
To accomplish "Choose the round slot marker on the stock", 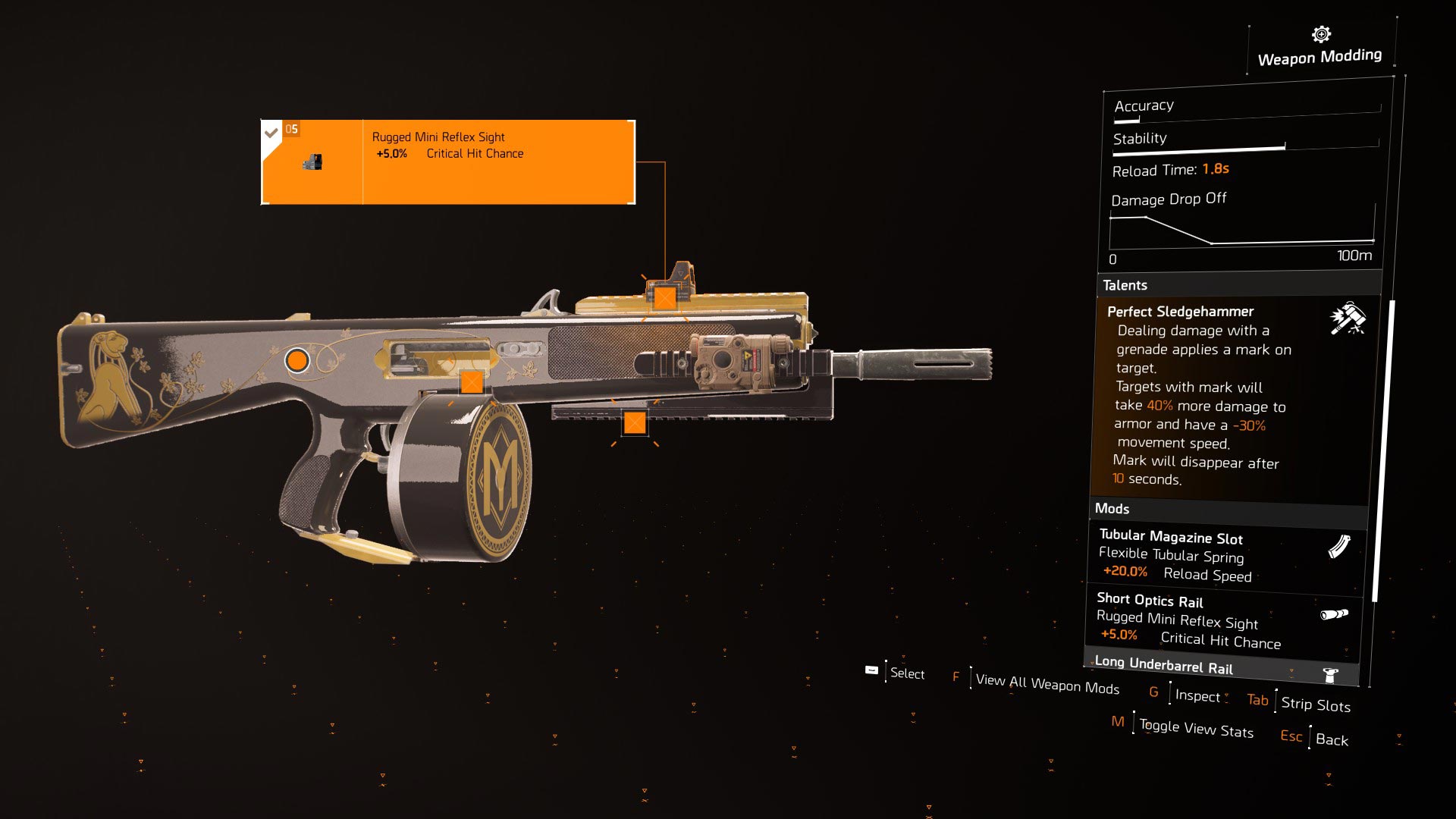I will coord(297,360).
